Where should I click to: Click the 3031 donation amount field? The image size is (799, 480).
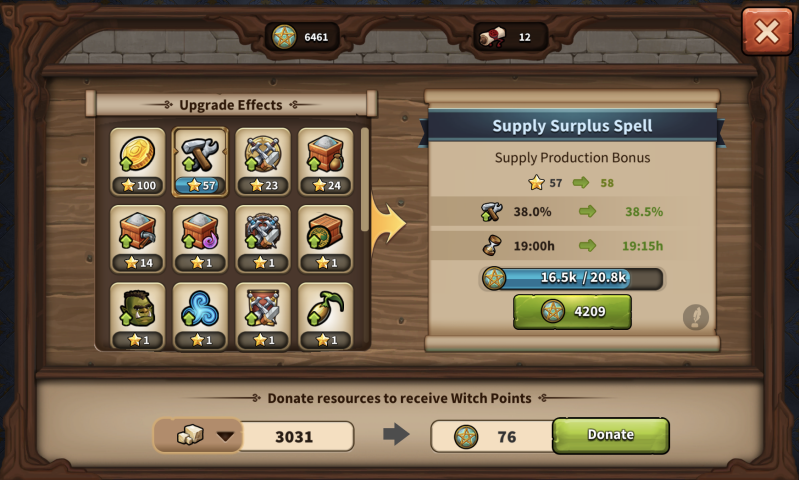[296, 436]
